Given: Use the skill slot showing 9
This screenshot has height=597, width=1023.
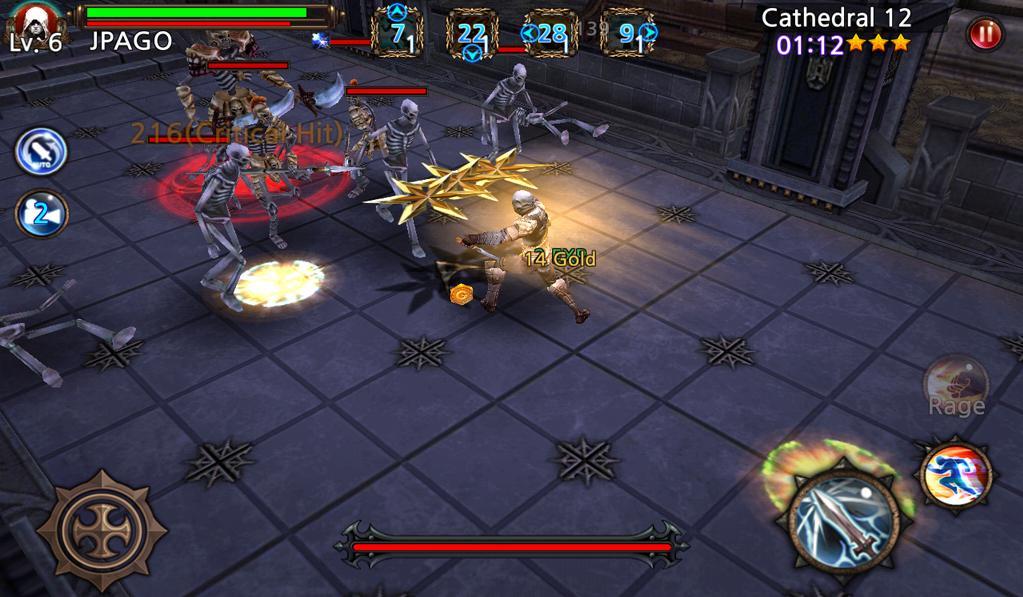Looking at the screenshot, I should pos(629,33).
